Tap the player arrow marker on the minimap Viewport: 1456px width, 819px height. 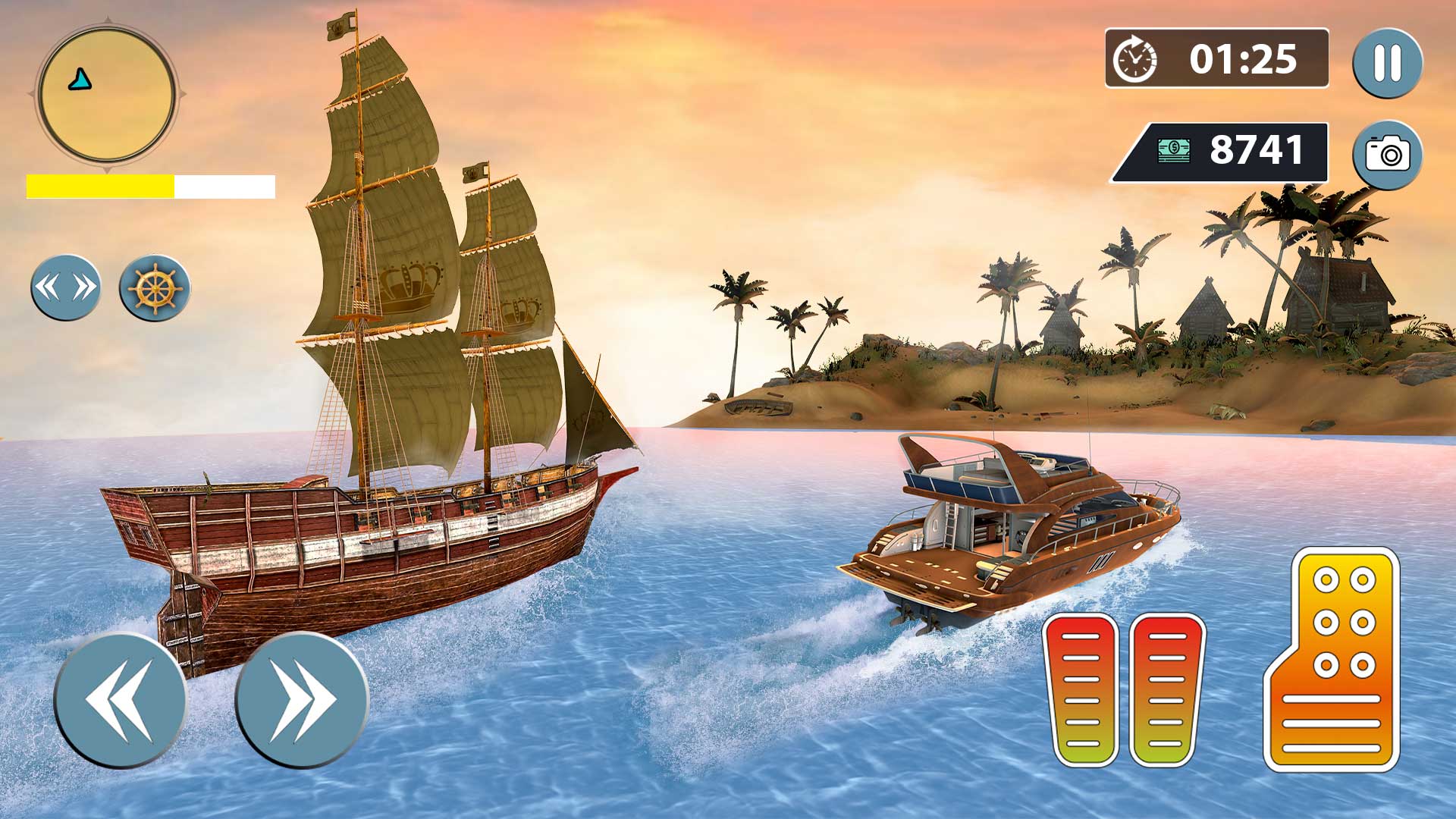(x=78, y=77)
